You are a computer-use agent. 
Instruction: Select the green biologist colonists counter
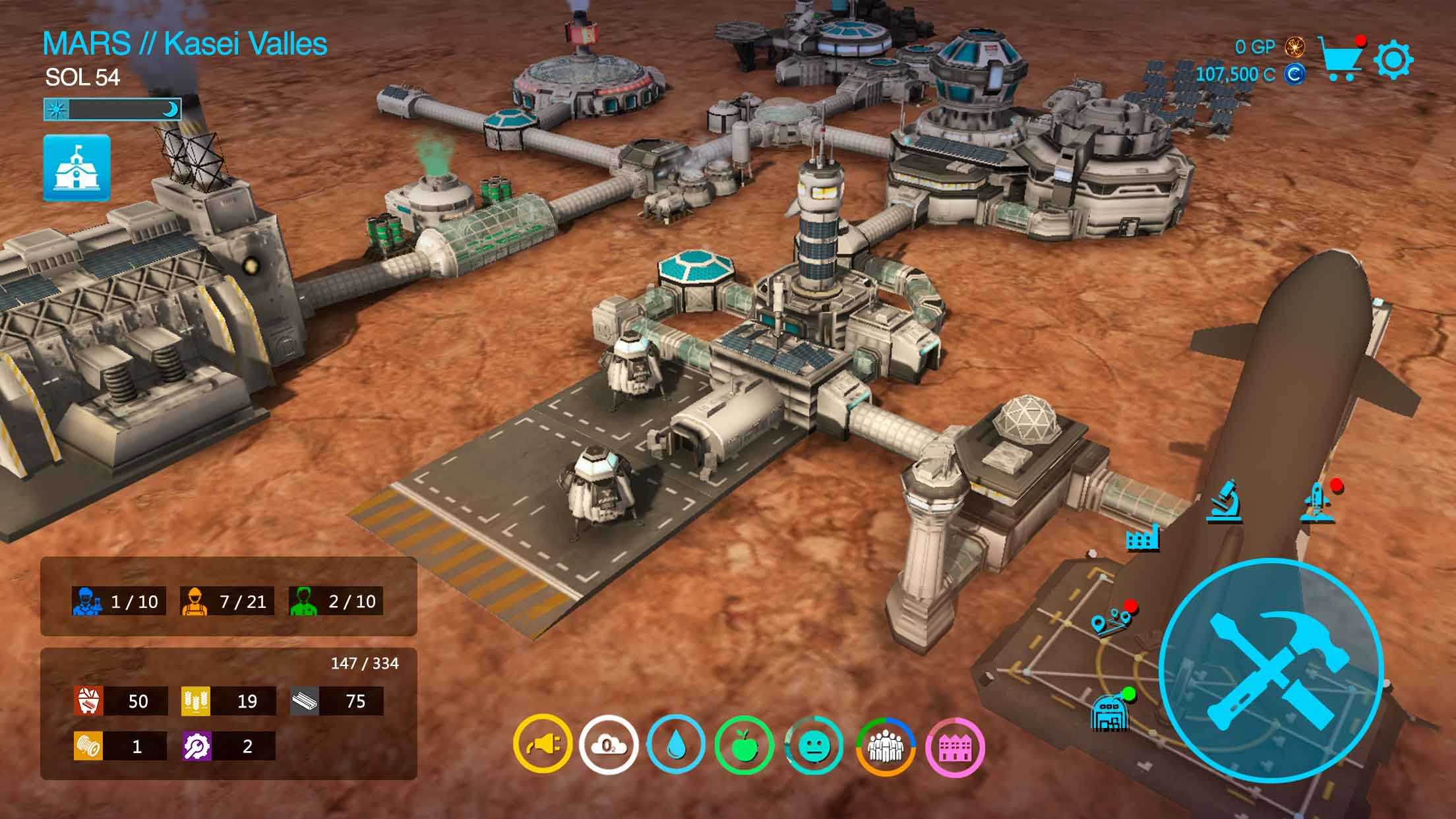[334, 601]
